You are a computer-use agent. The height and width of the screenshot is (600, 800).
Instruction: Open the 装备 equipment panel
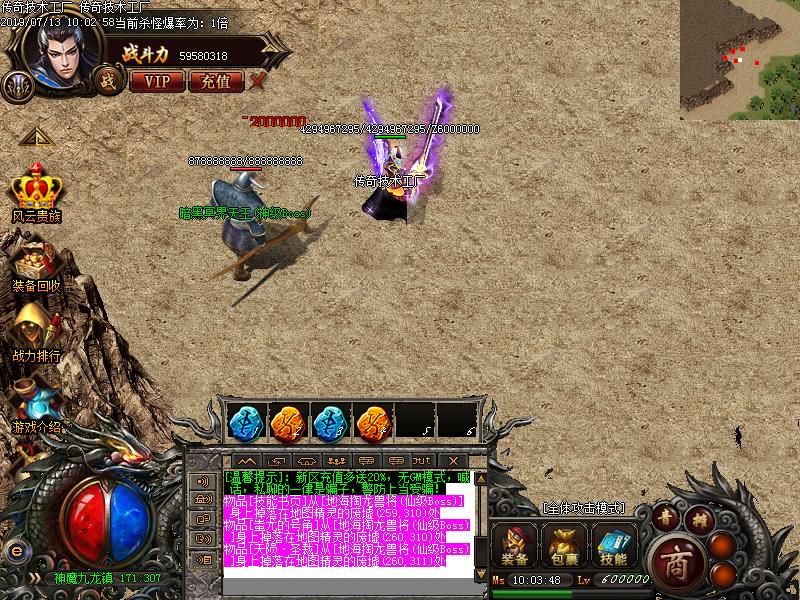point(515,546)
